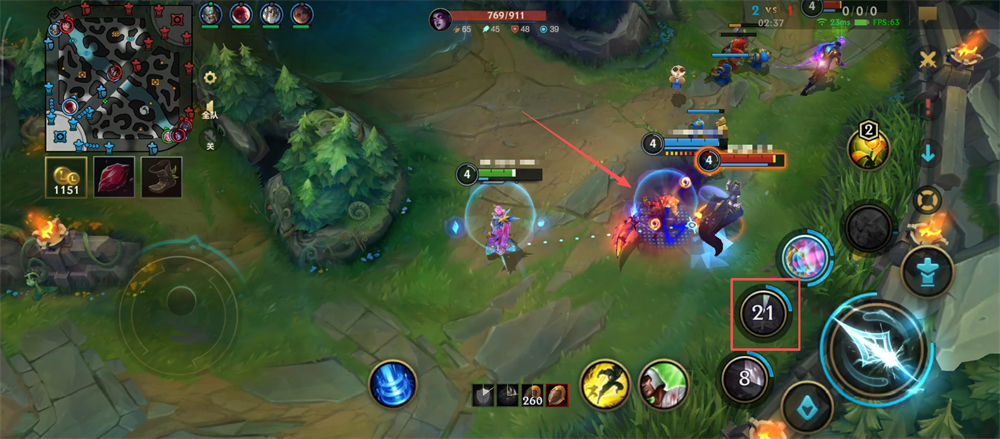Screen dimensions: 1000x439
Task: Level up the yellow ability showing 2
Action: tap(867, 148)
